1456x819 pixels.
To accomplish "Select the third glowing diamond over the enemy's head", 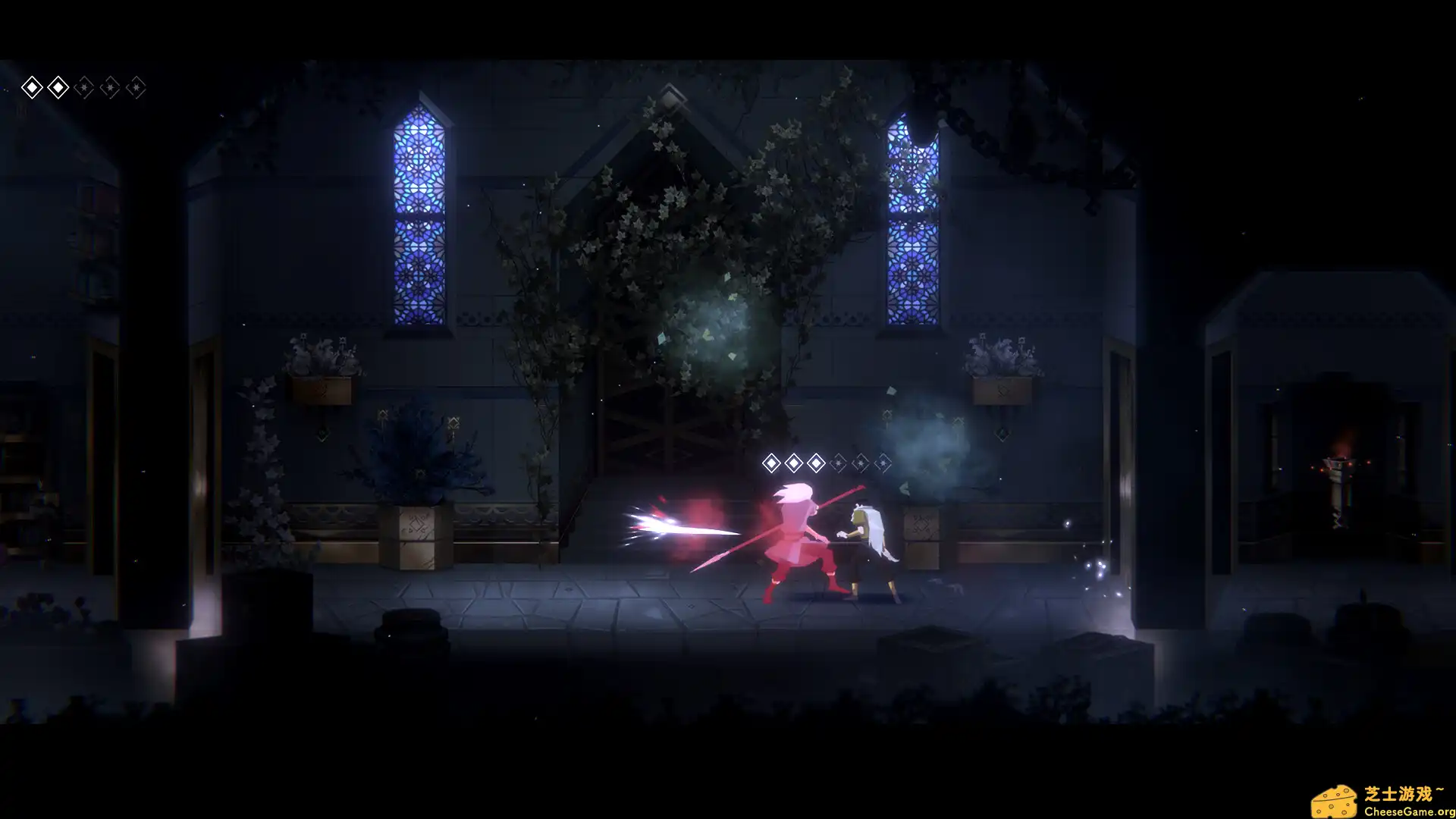I will pyautogui.click(x=816, y=463).
